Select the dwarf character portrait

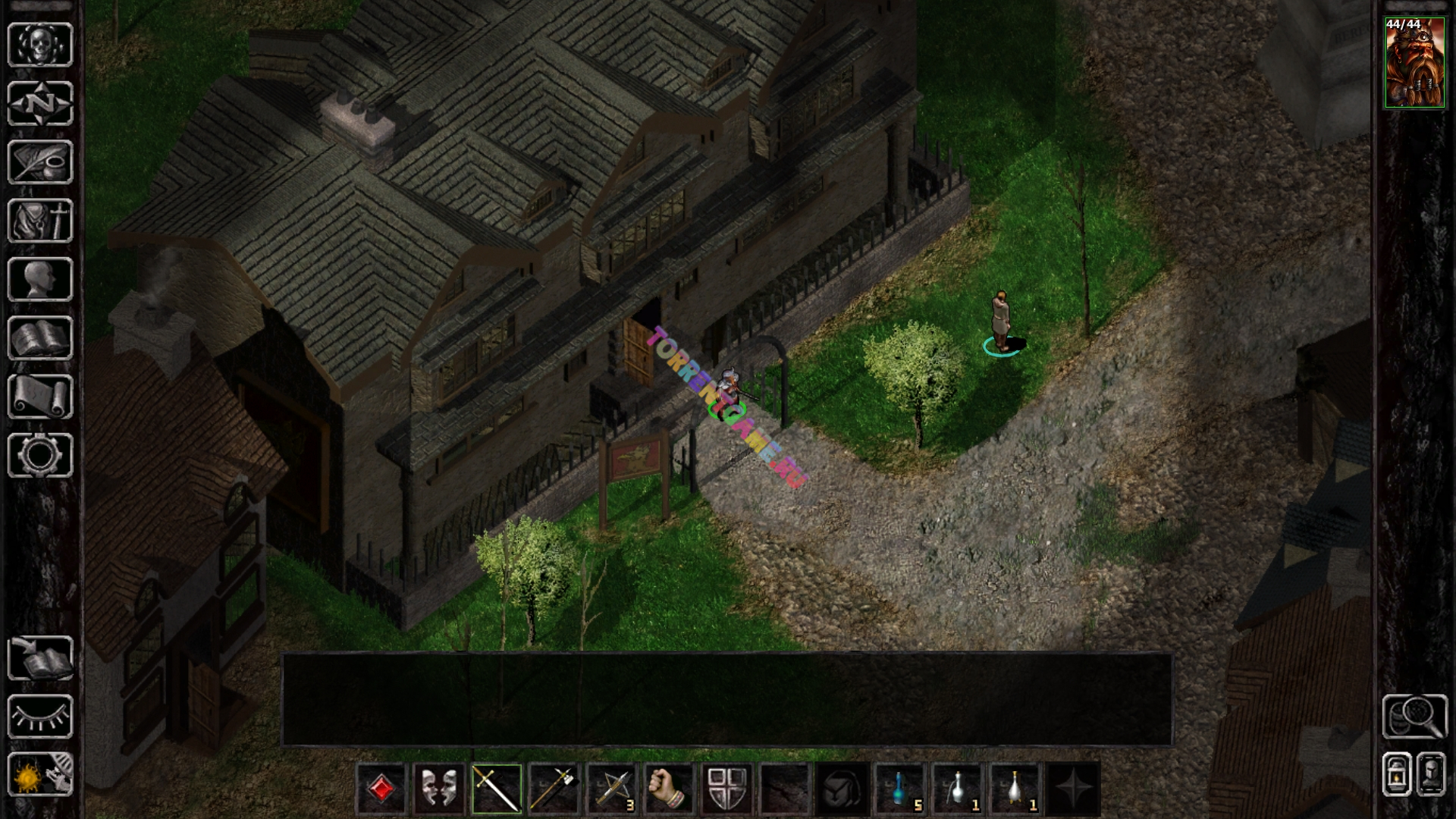pos(1414,63)
